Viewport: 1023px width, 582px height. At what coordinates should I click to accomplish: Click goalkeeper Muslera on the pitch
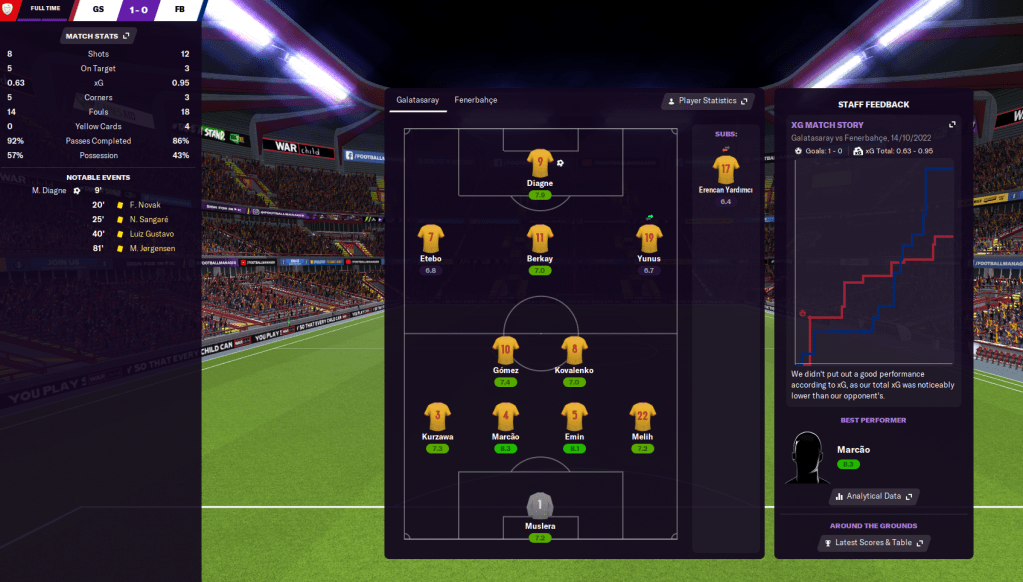[540, 505]
